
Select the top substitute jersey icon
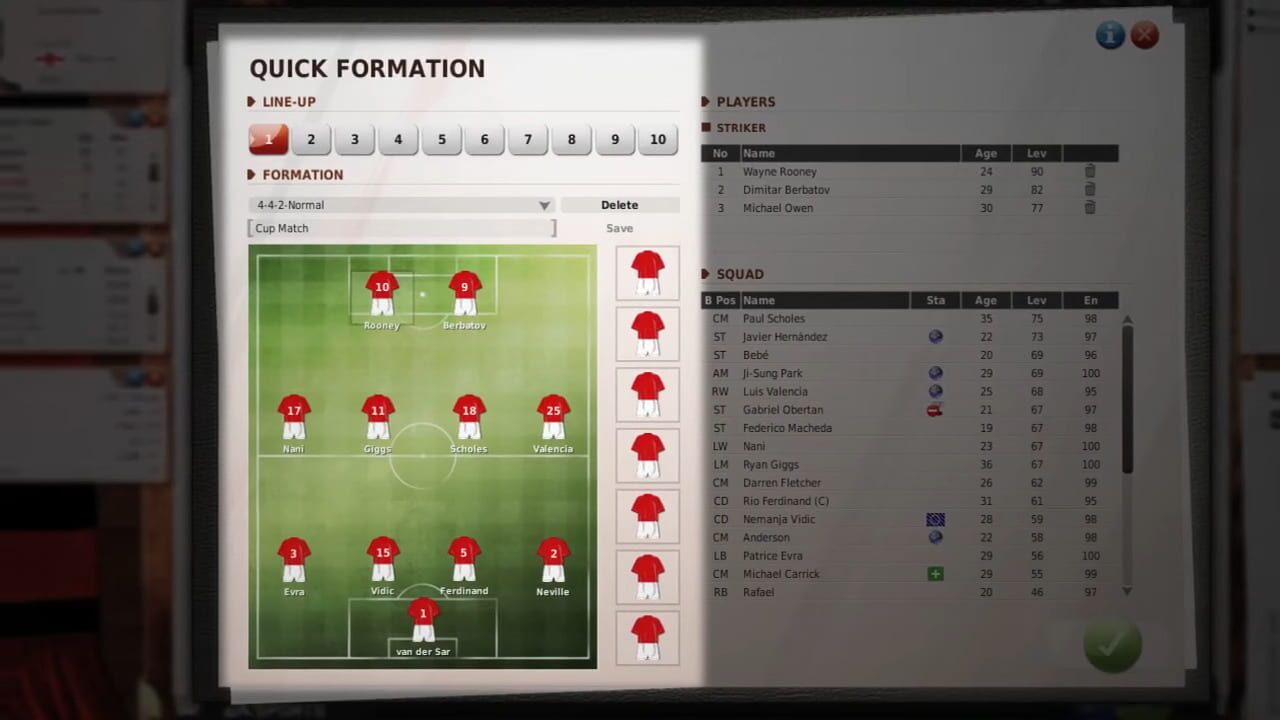pos(647,272)
